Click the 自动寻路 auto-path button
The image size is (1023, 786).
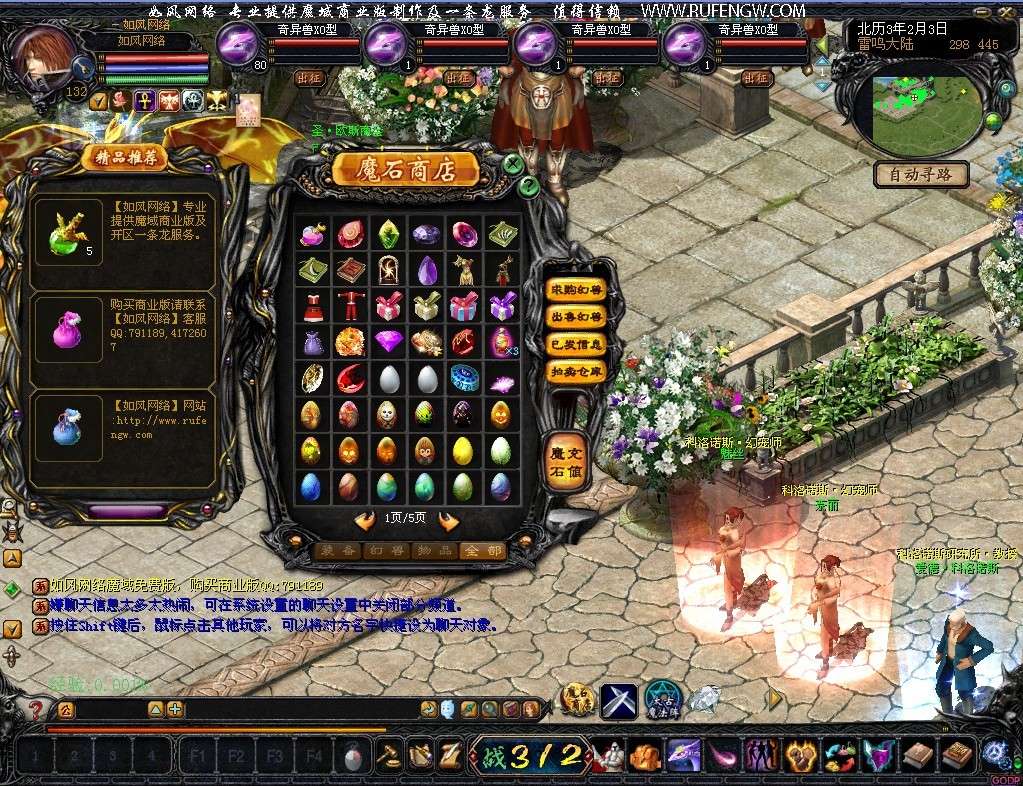click(921, 175)
